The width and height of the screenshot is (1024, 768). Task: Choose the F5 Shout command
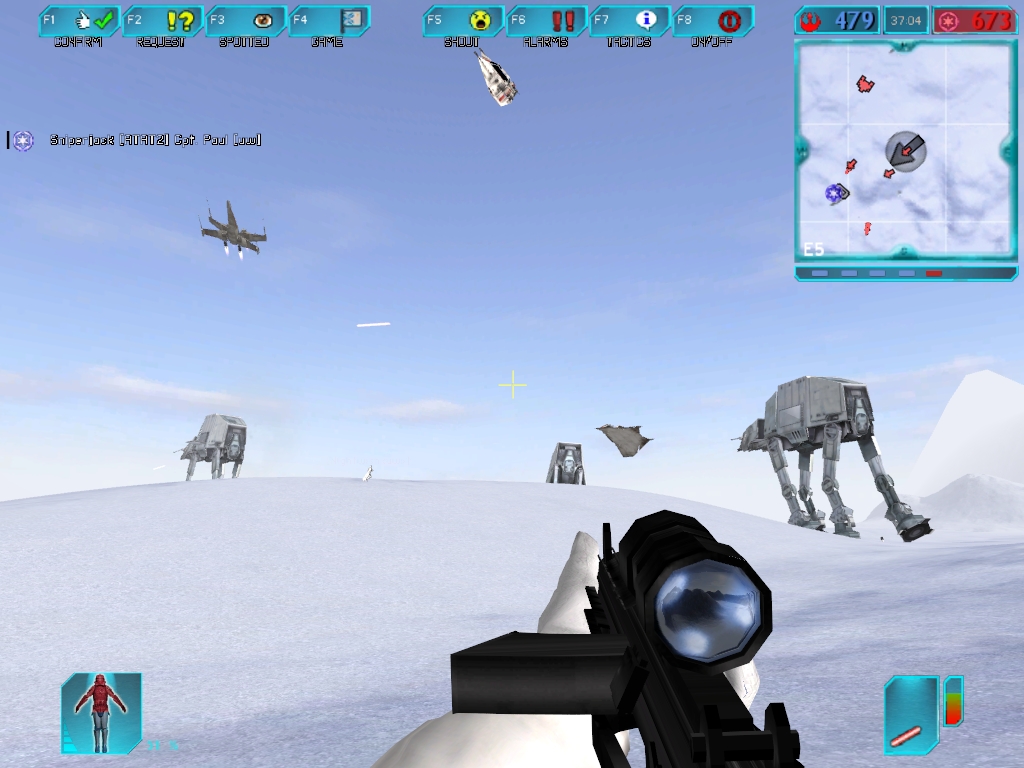[x=463, y=21]
